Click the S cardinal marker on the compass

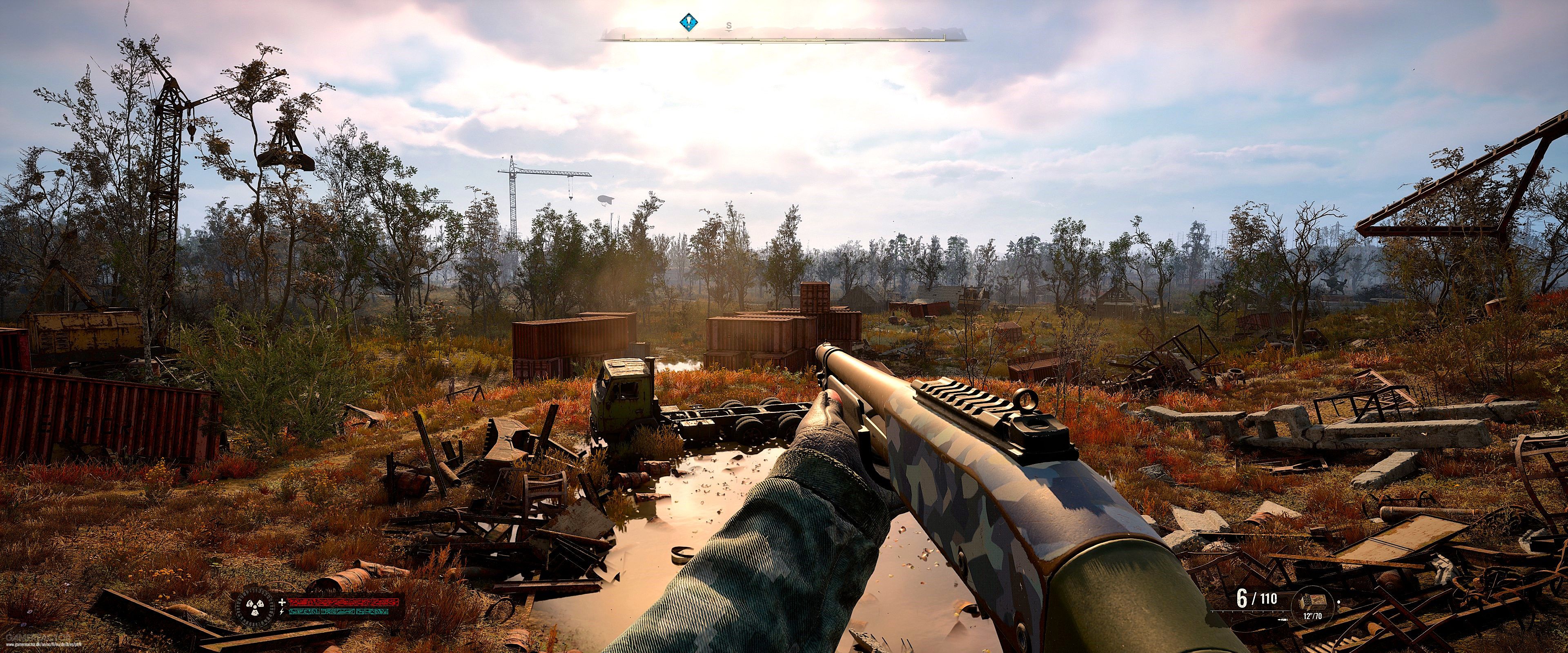pyautogui.click(x=729, y=26)
